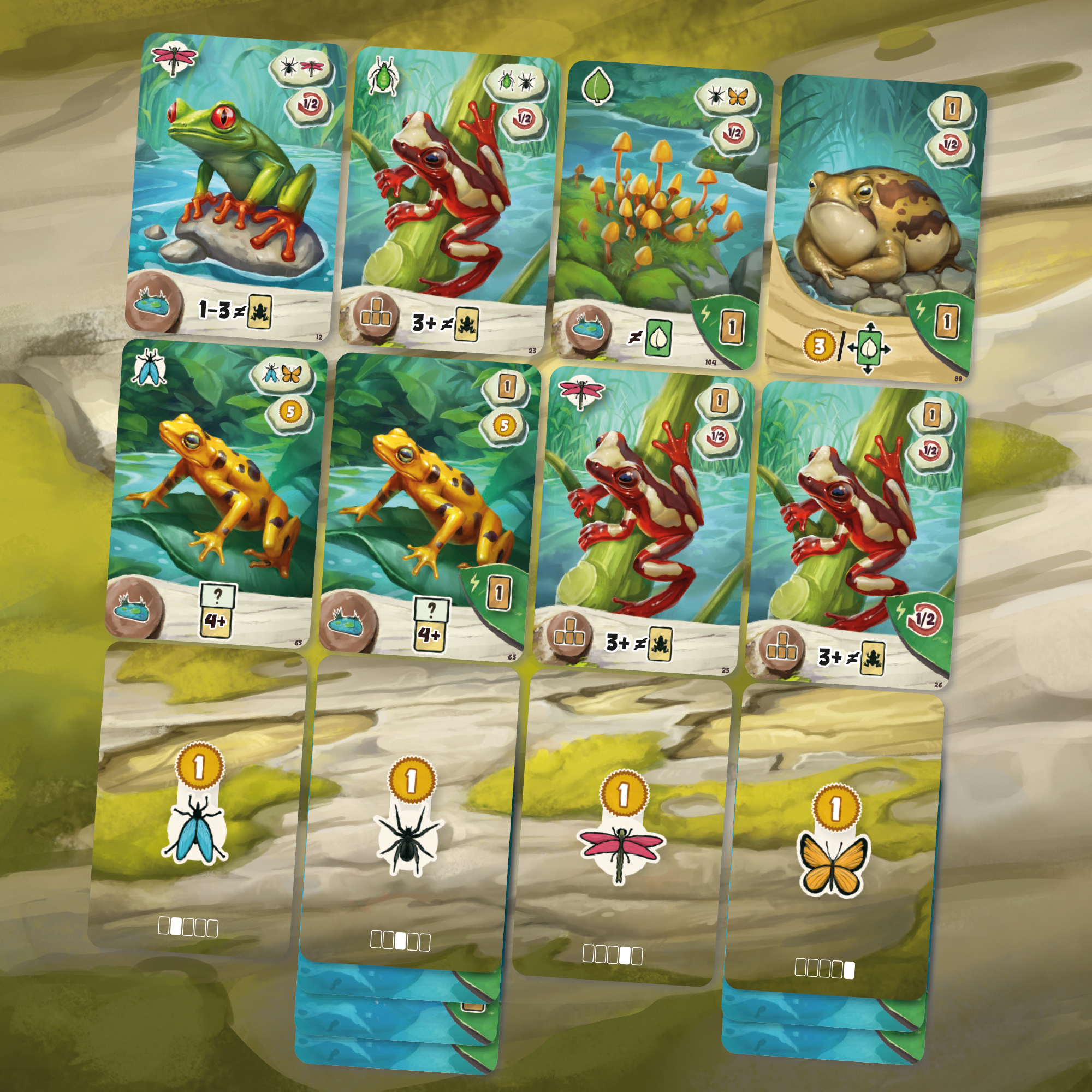The width and height of the screenshot is (1092, 1092).
Task: Choose the black spider insect card
Action: point(407,817)
